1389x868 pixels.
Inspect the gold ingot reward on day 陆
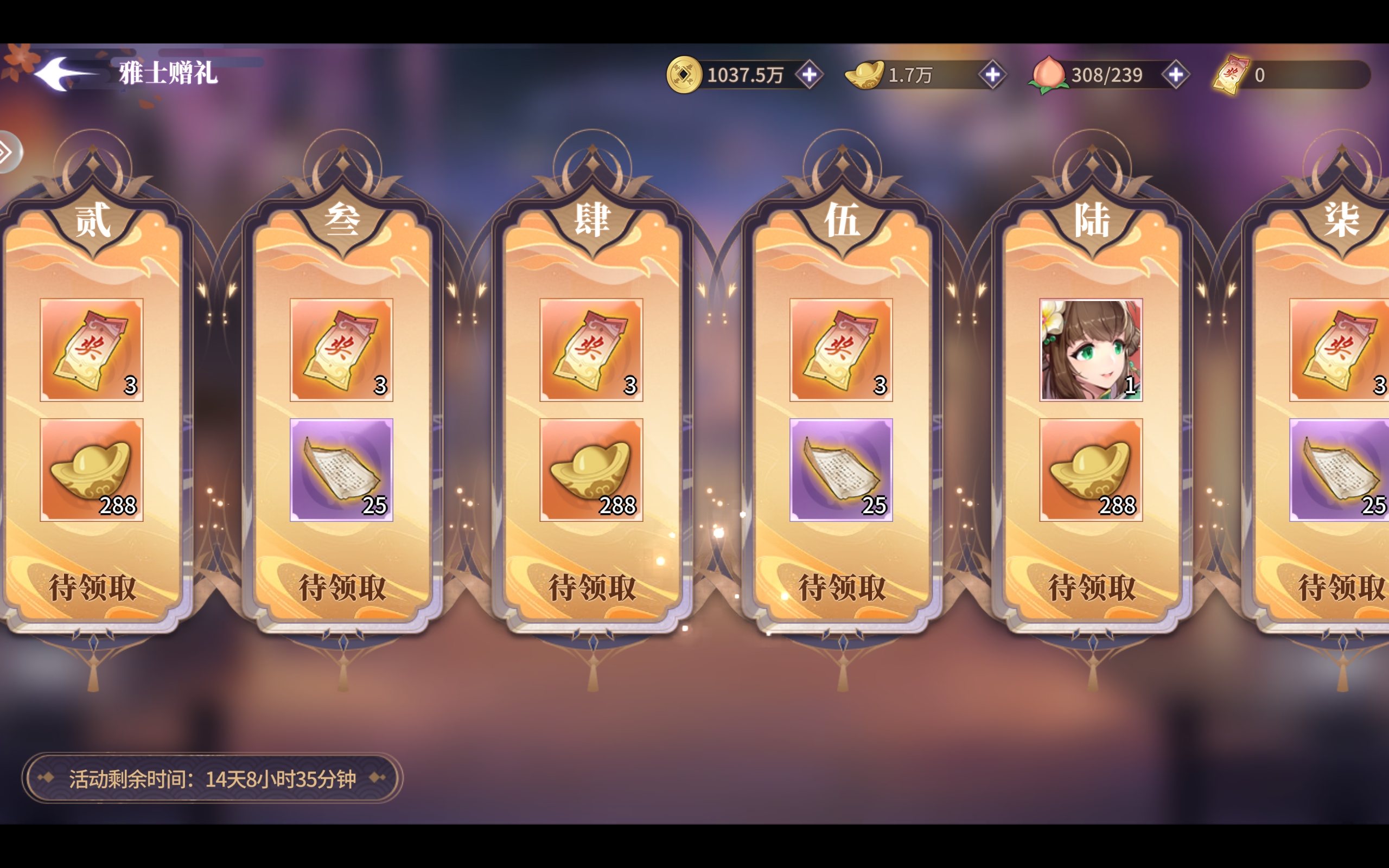click(x=1091, y=470)
